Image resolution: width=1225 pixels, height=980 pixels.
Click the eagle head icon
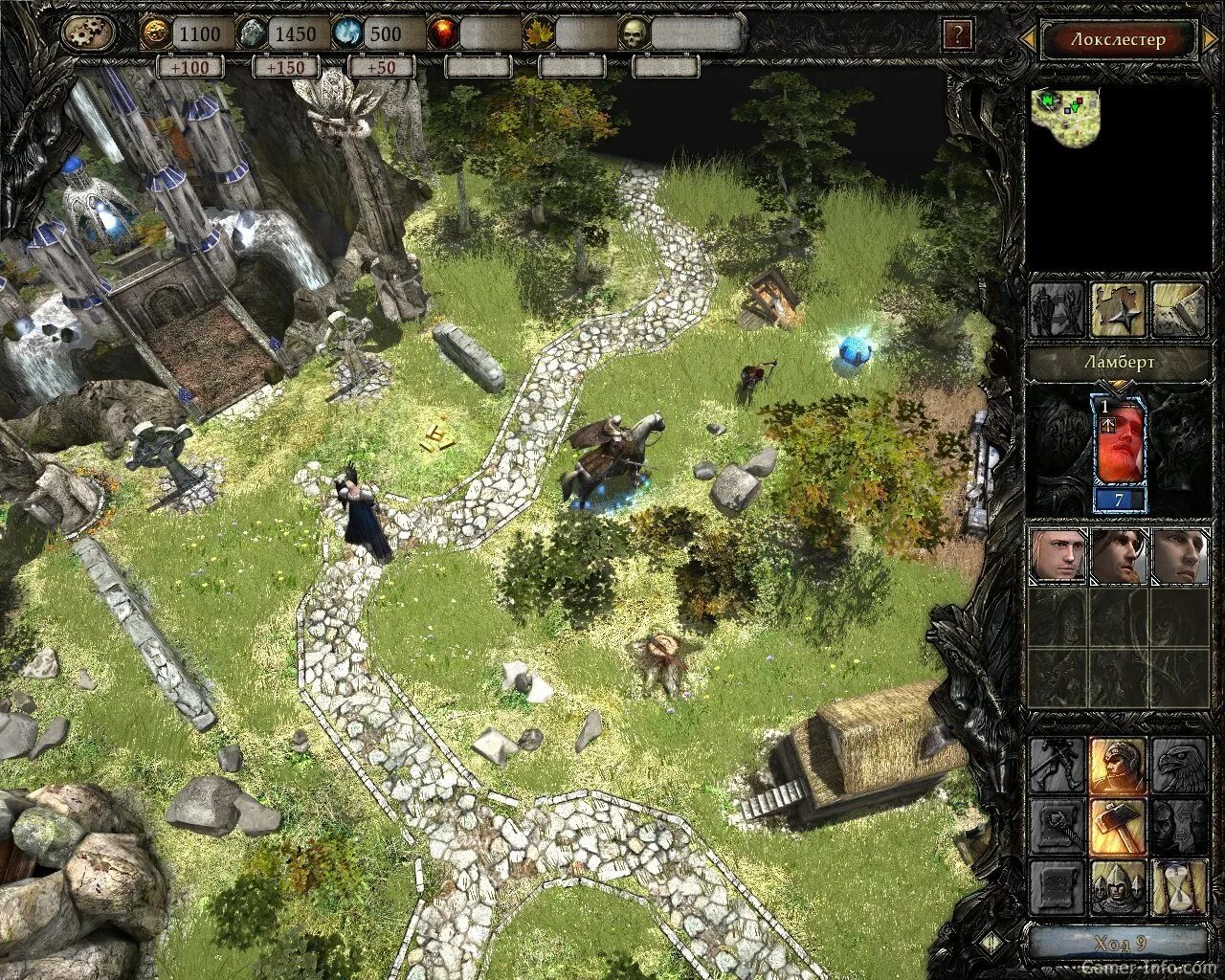pos(1178,766)
